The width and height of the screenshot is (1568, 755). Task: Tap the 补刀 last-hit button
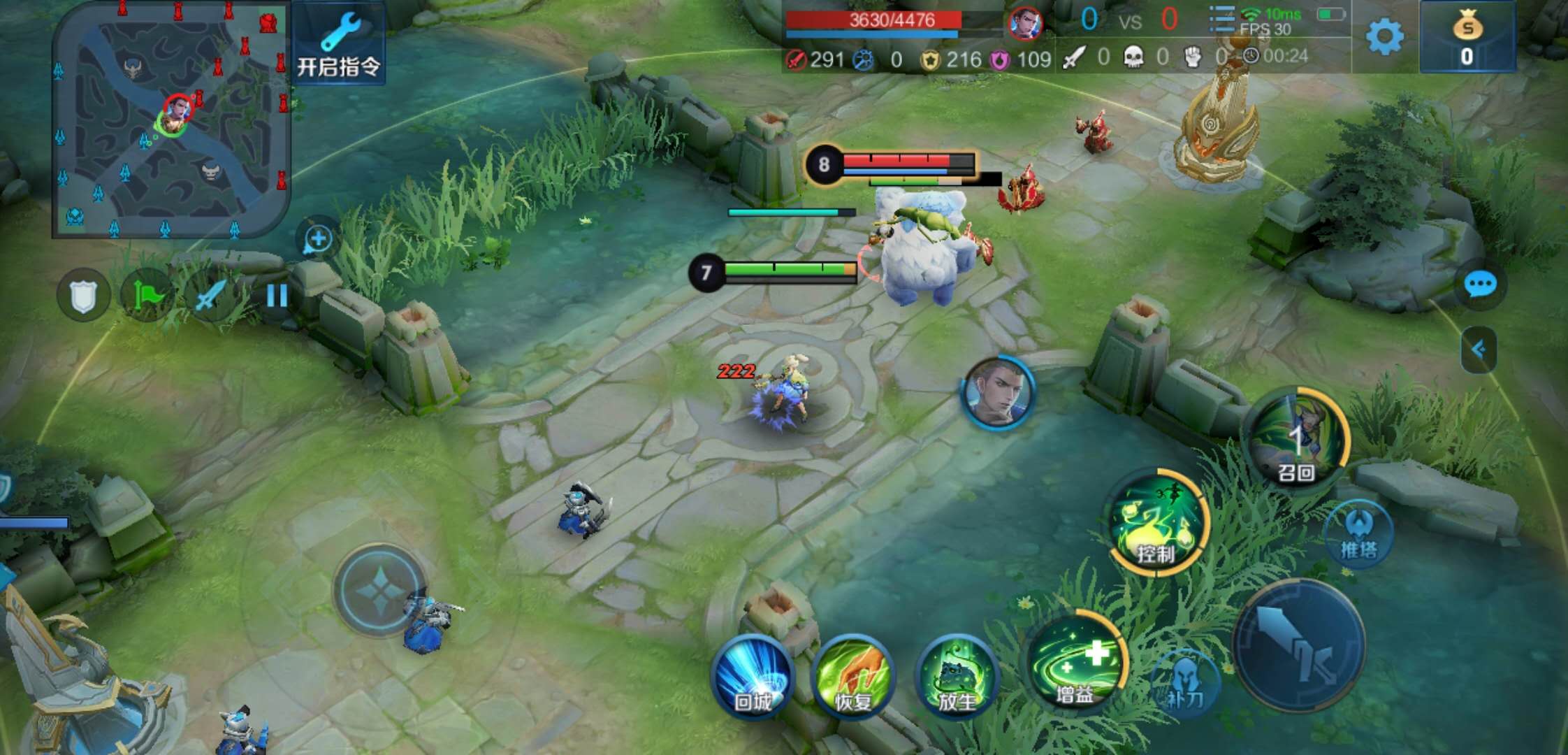[x=1186, y=682]
